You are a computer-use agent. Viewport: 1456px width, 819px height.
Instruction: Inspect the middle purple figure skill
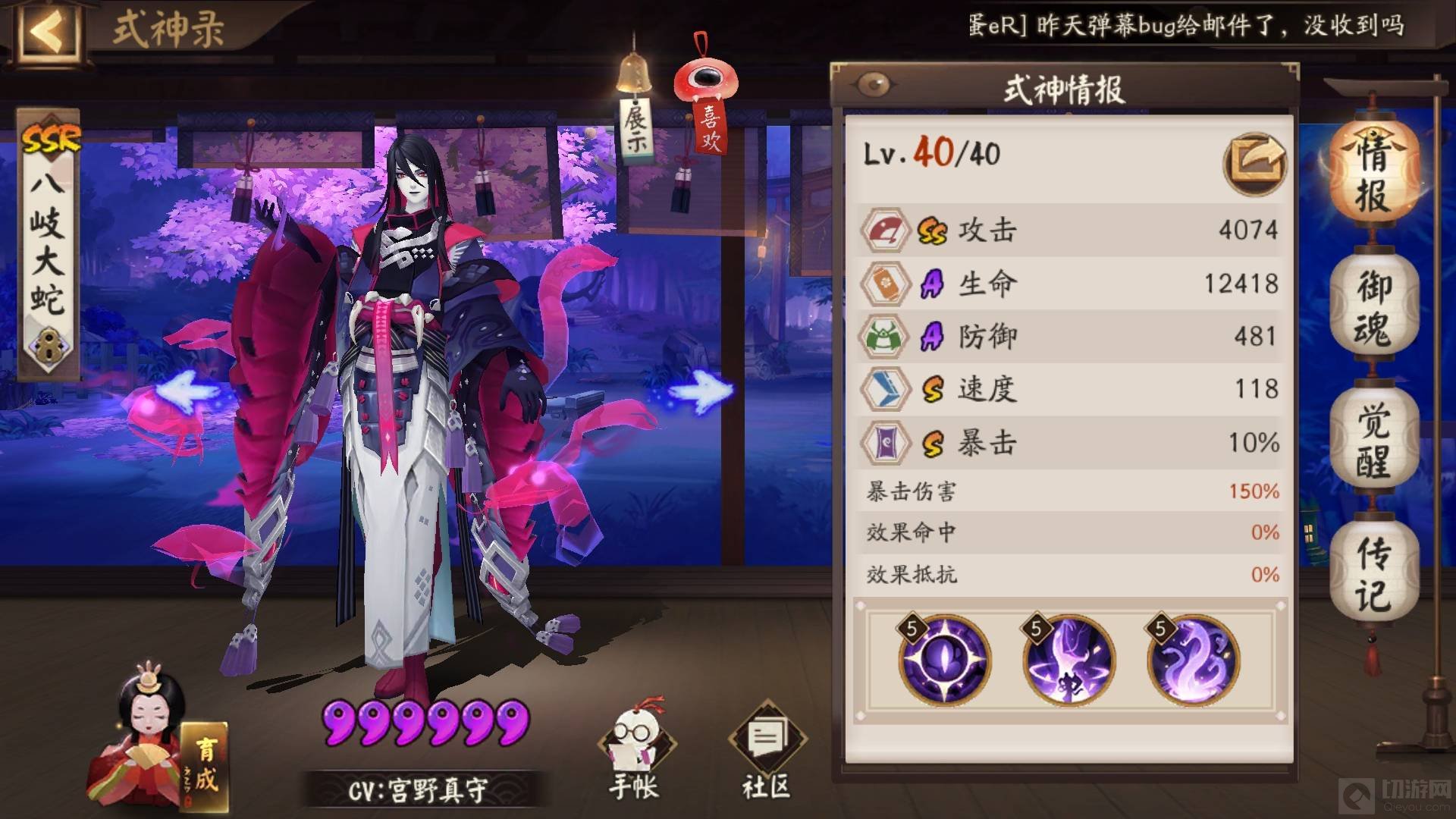(x=1068, y=661)
